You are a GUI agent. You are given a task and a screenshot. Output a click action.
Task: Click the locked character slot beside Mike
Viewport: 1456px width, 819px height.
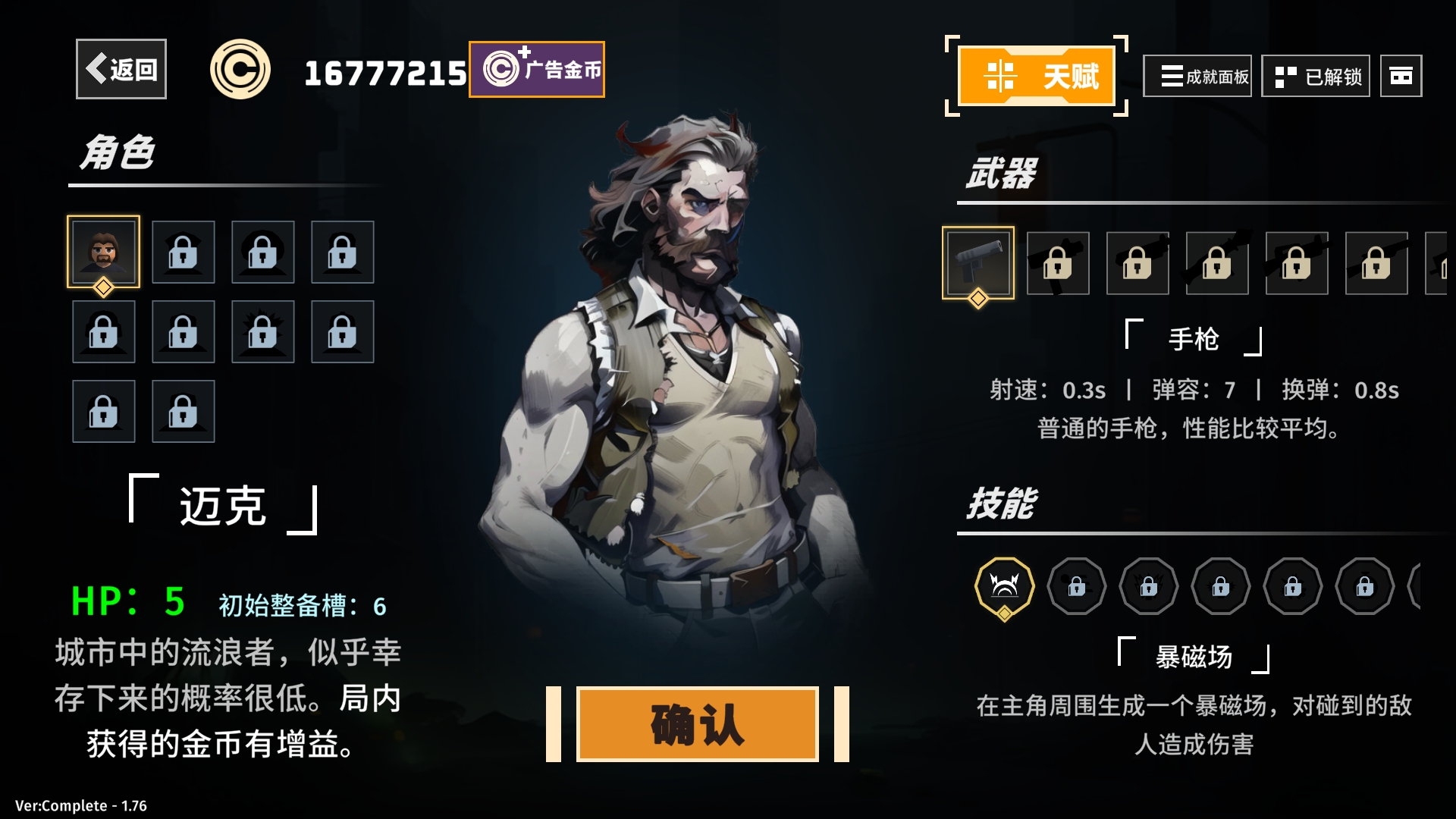(184, 253)
